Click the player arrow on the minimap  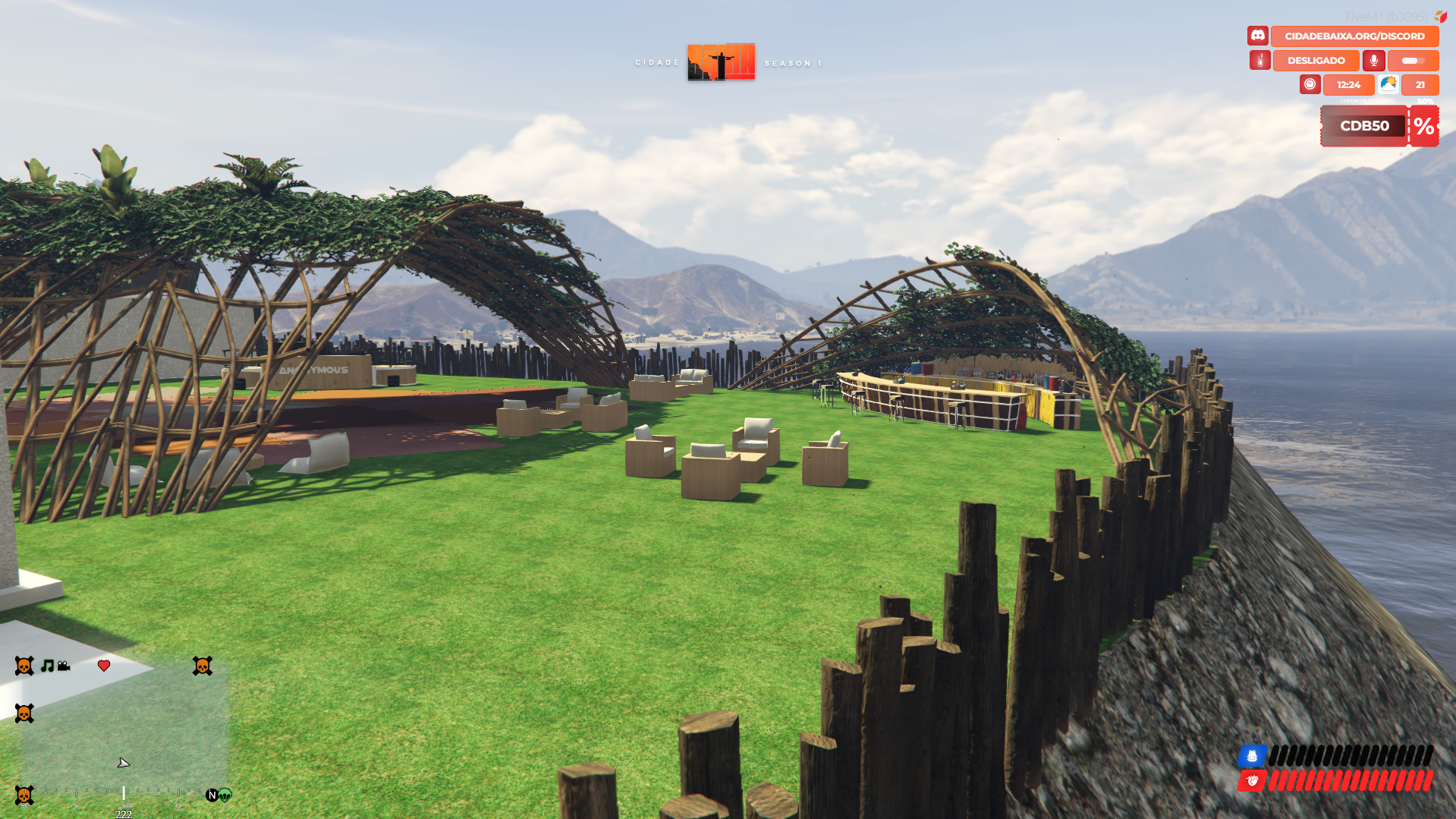pos(123,763)
